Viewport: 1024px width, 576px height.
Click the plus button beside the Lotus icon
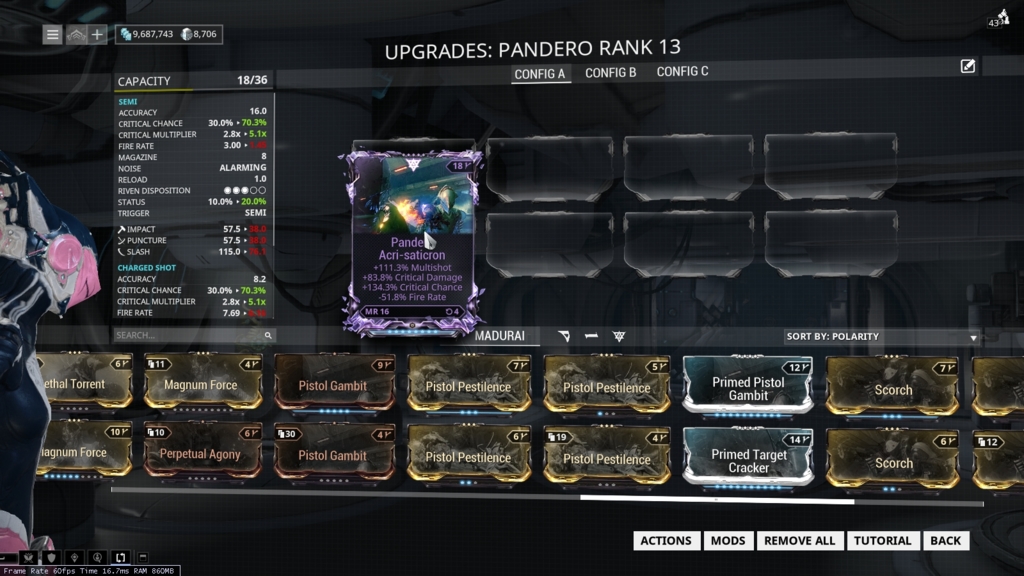coord(97,35)
